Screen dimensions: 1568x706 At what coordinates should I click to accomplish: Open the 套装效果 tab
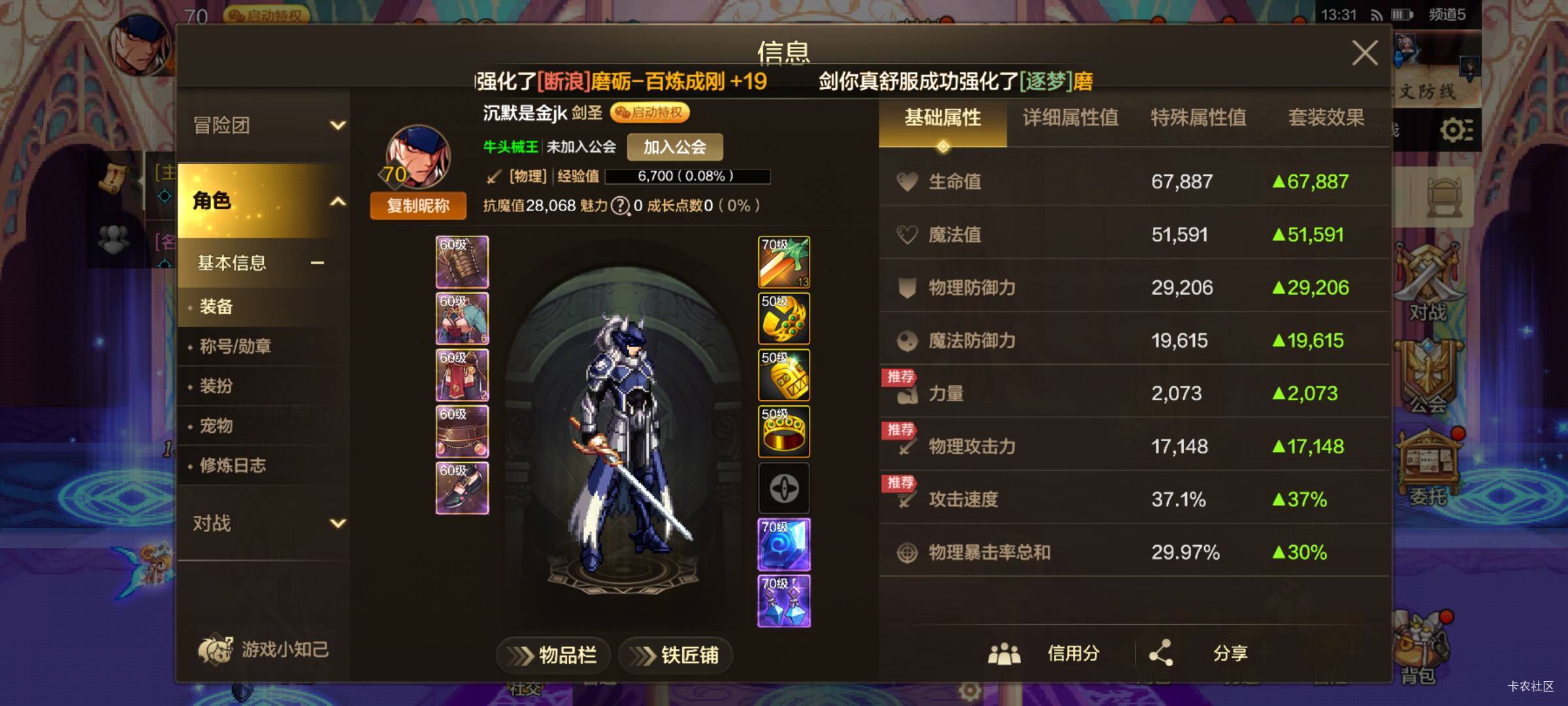(x=1326, y=119)
